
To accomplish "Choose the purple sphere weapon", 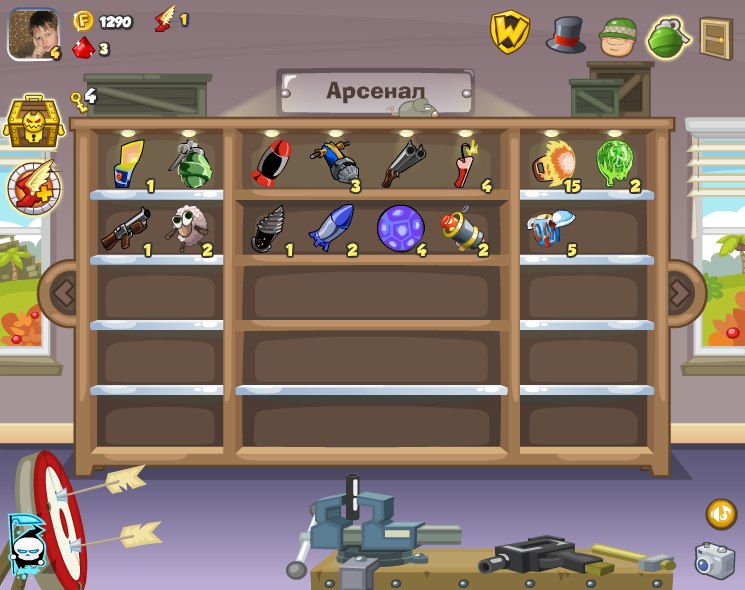I will [400, 228].
